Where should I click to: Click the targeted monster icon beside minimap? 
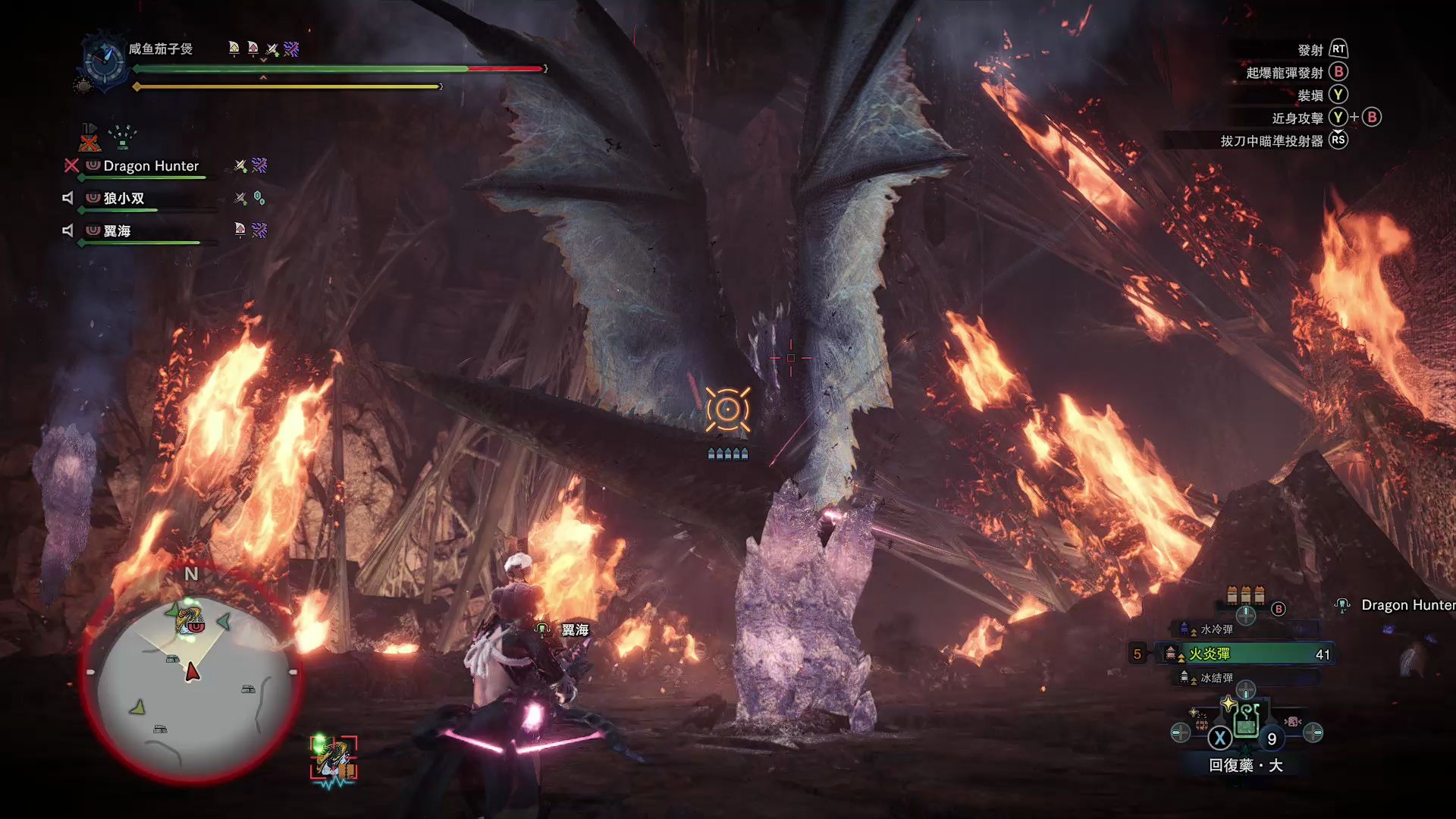(x=333, y=759)
